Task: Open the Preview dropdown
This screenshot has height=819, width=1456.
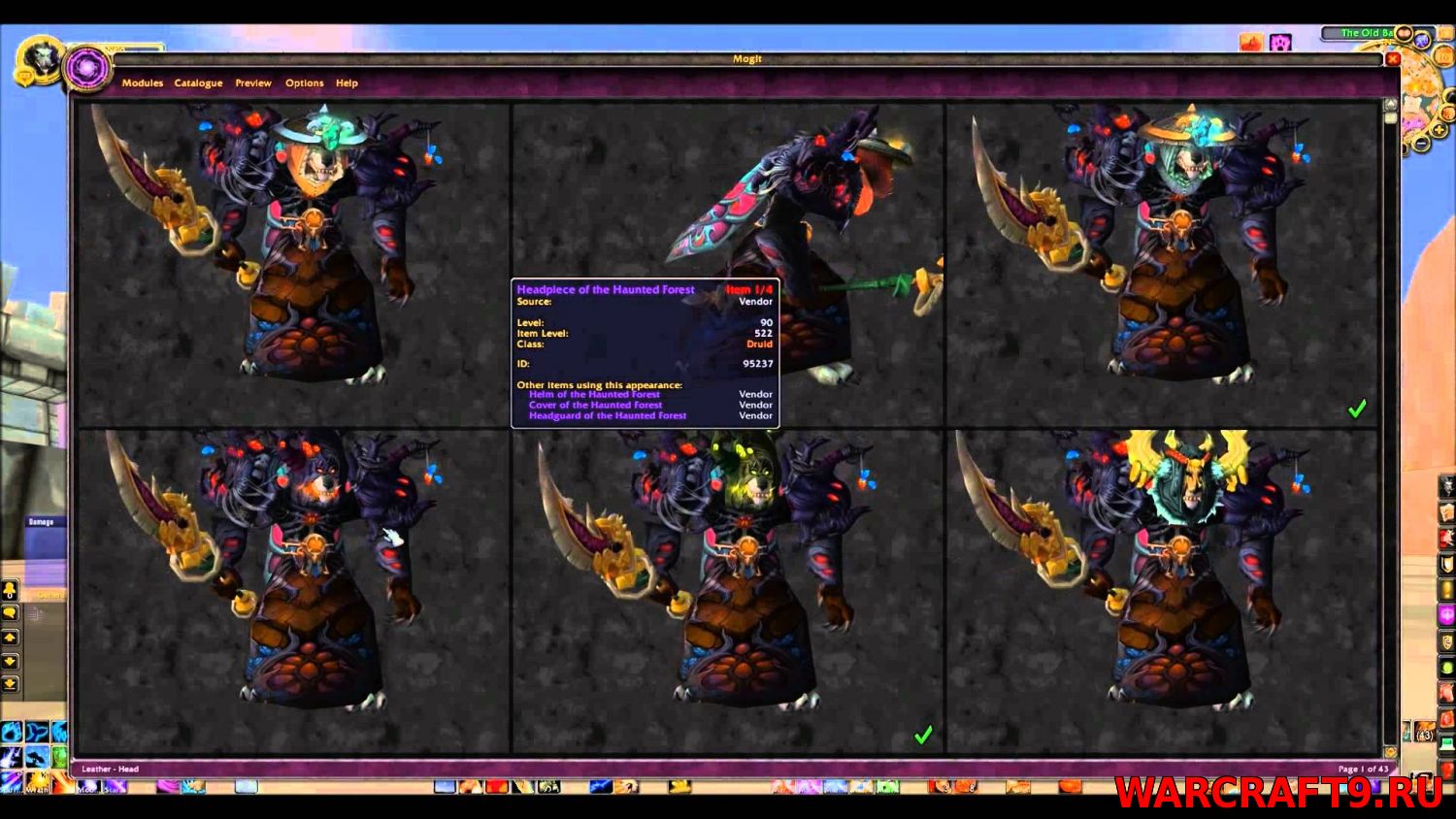Action: click(252, 82)
